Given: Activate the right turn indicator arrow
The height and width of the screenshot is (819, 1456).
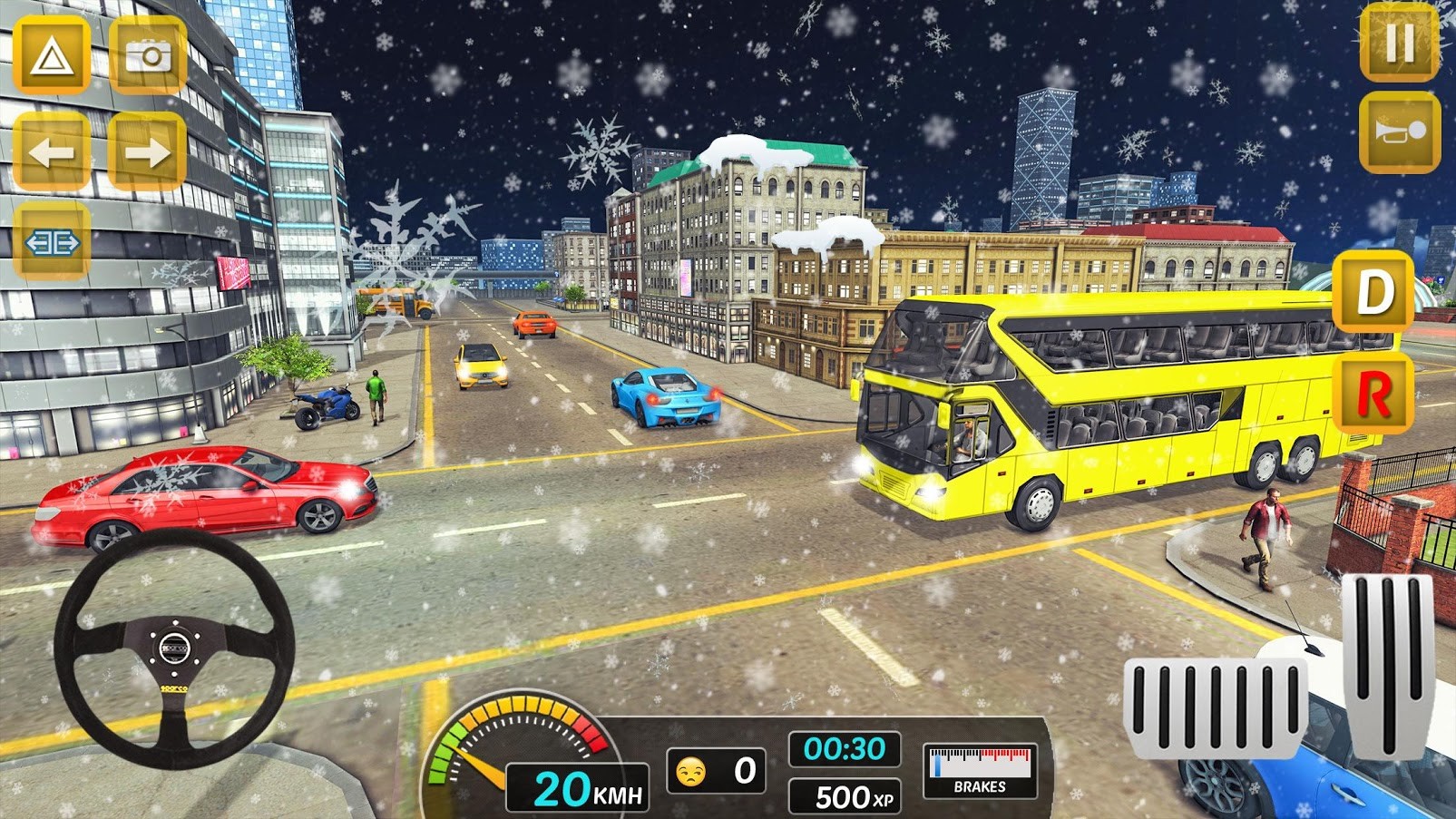Looking at the screenshot, I should point(147,151).
